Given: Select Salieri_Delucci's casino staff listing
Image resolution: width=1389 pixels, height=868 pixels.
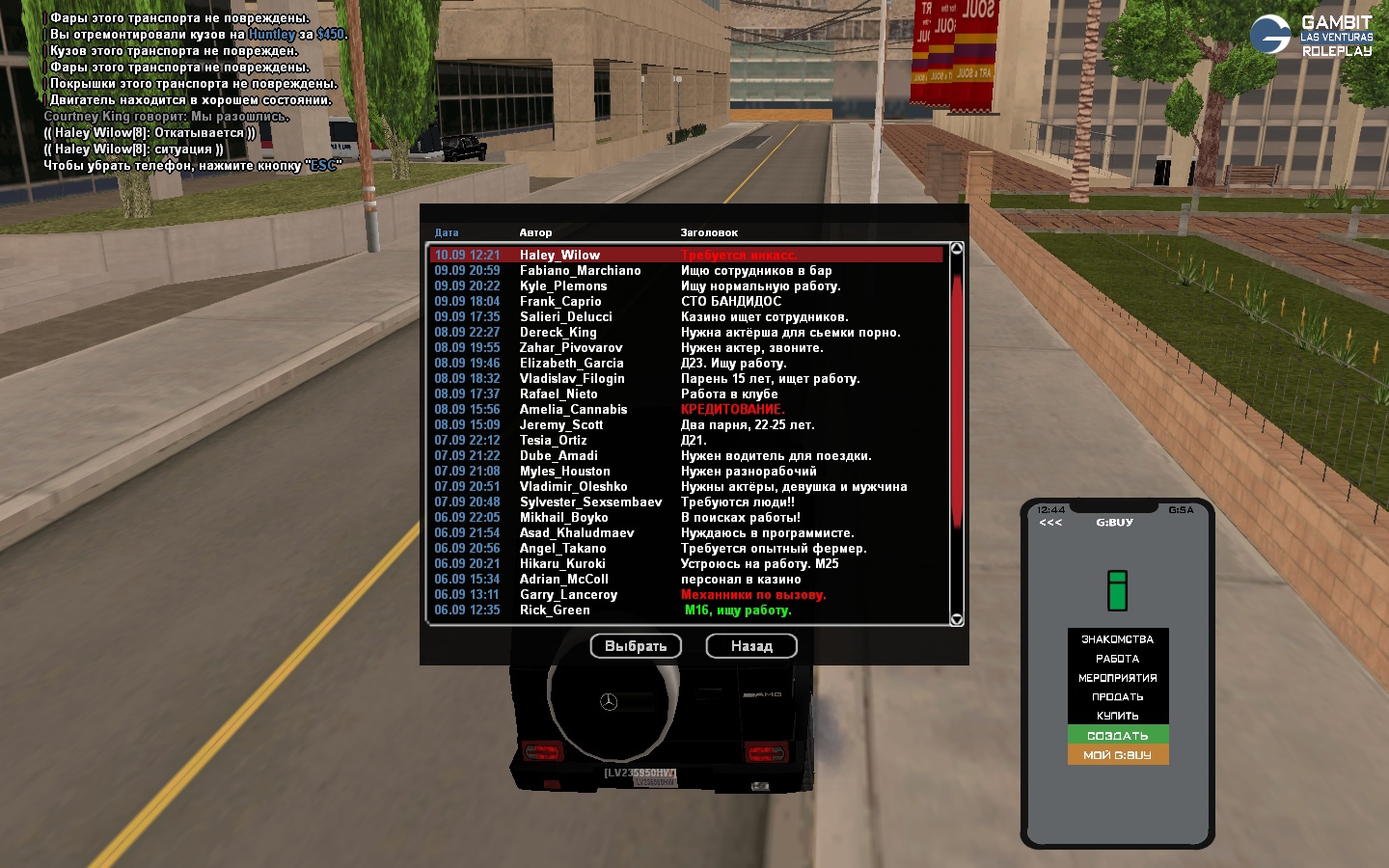Looking at the screenshot, I should click(685, 316).
